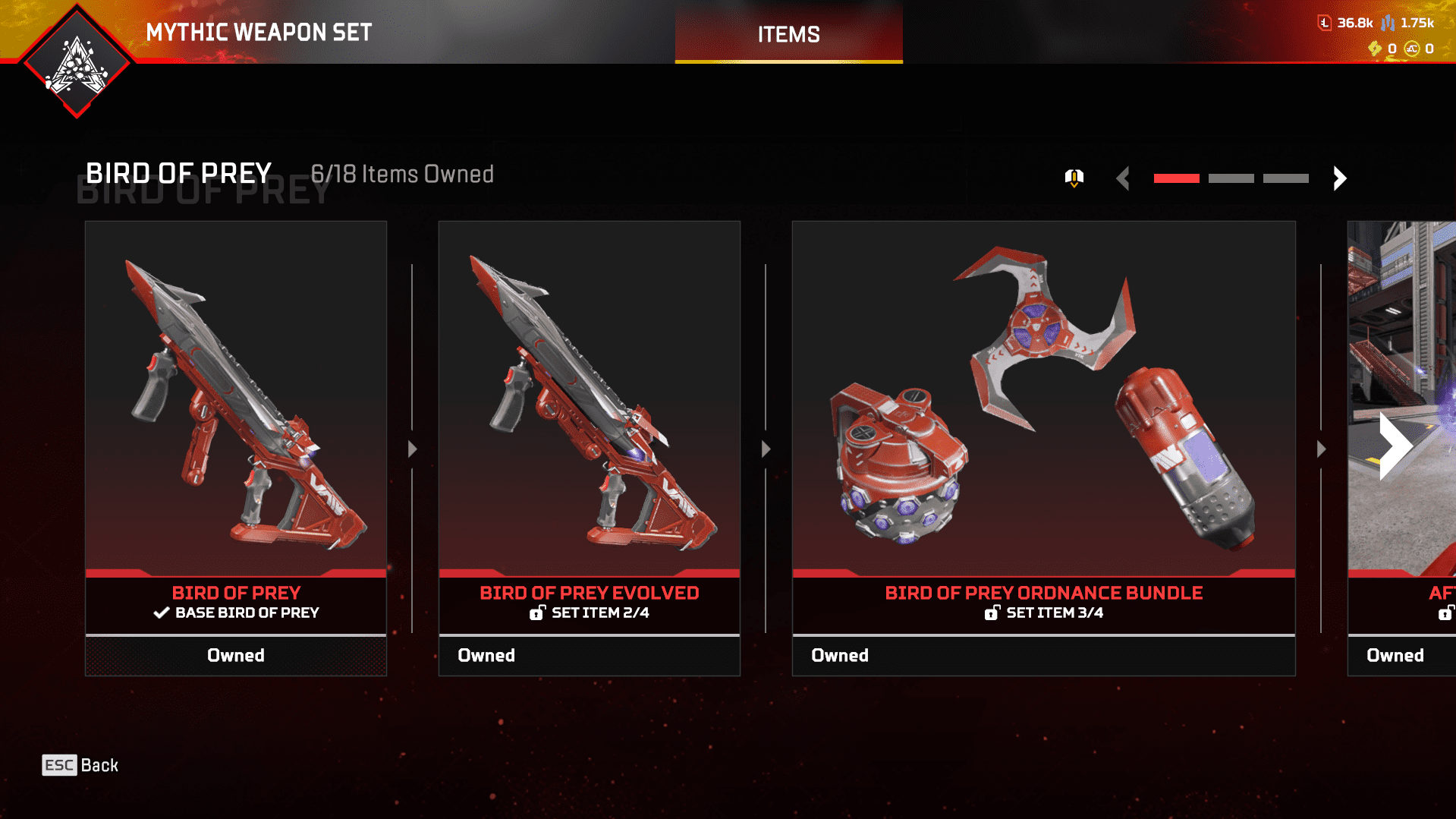
Task: Go to the previous items page arrow
Action: point(1124,178)
